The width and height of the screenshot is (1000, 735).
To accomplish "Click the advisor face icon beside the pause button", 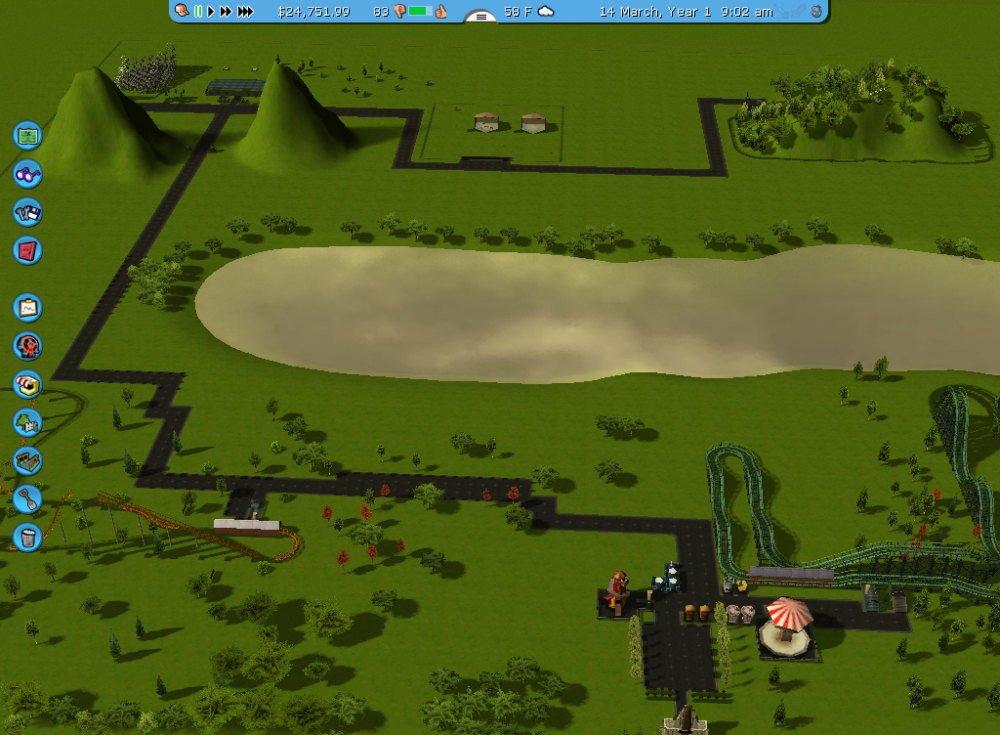I will tap(182, 11).
